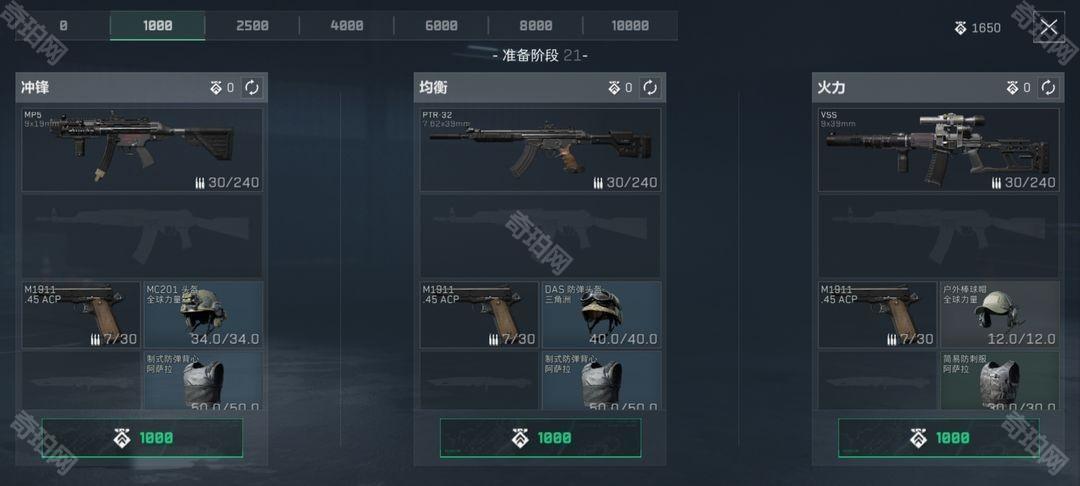This screenshot has width=1080, height=486.
Task: Select the 2500 budget tab
Action: pos(252,26)
